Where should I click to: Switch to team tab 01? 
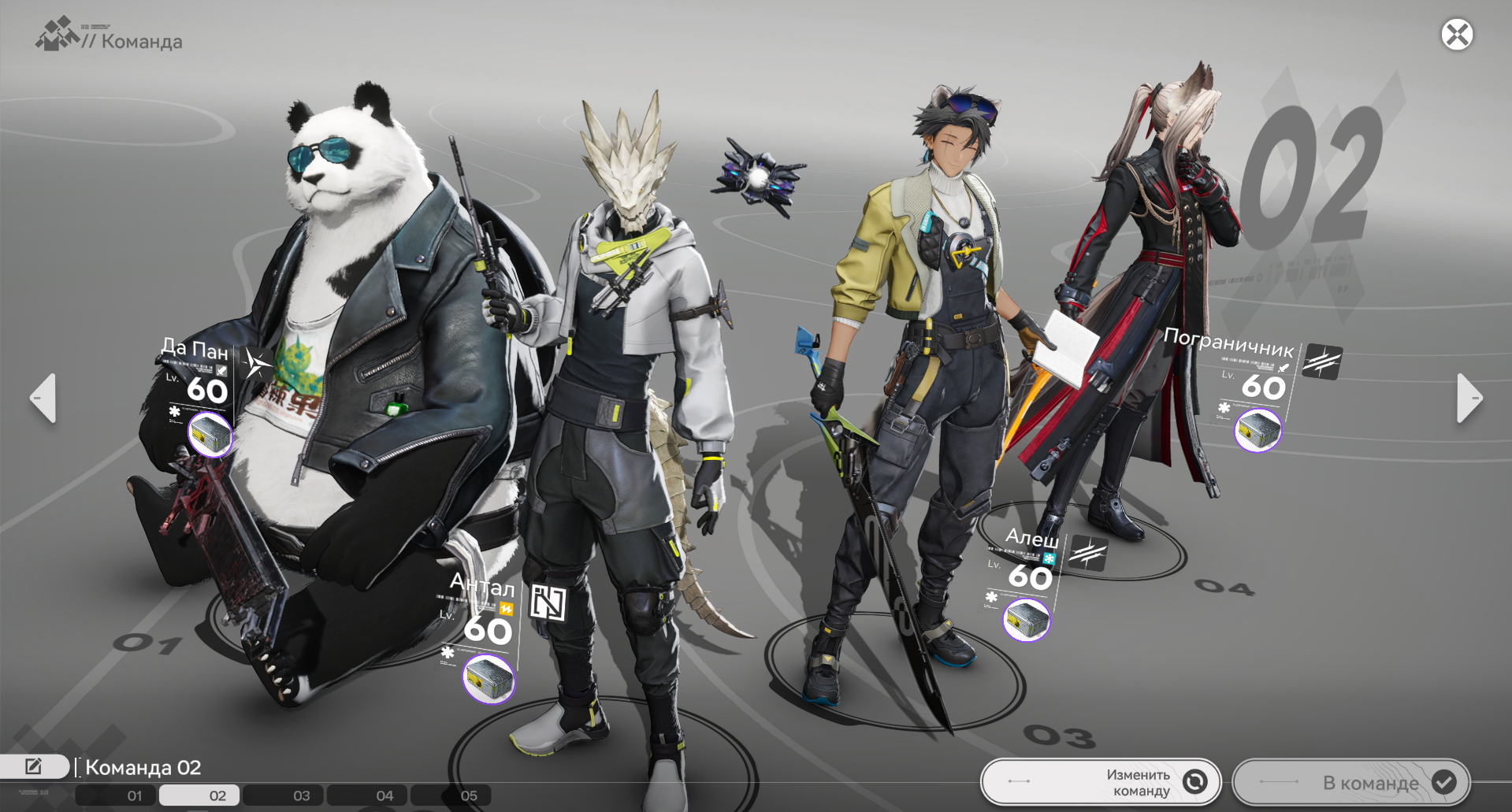[x=135, y=795]
